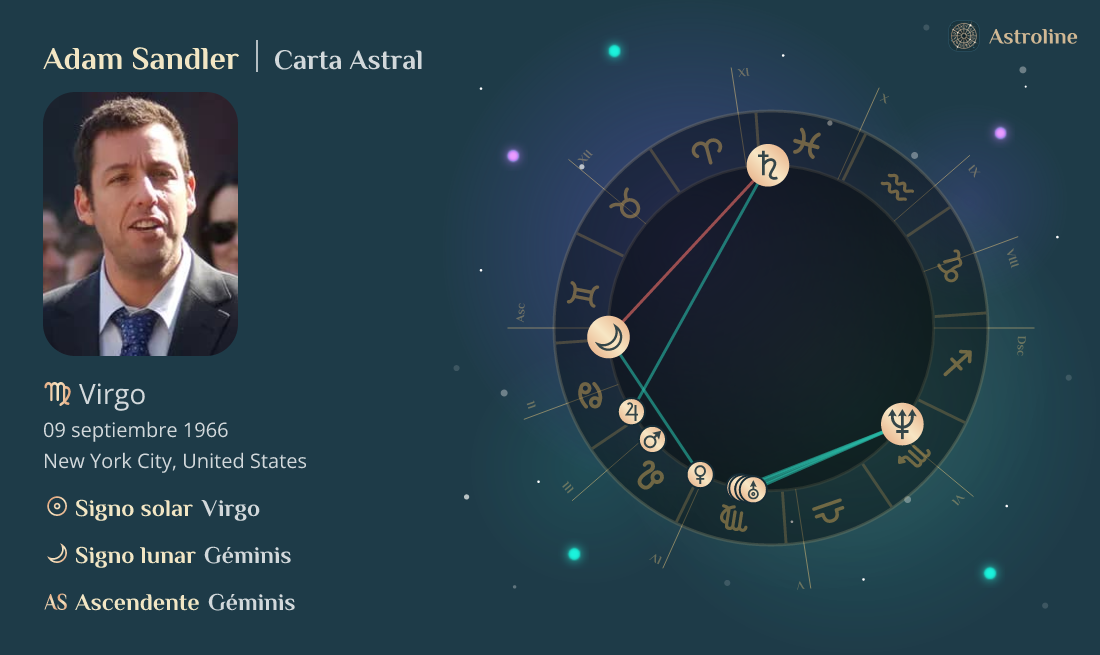
Task: Open Adam Sandler's portrait photo
Action: [140, 224]
